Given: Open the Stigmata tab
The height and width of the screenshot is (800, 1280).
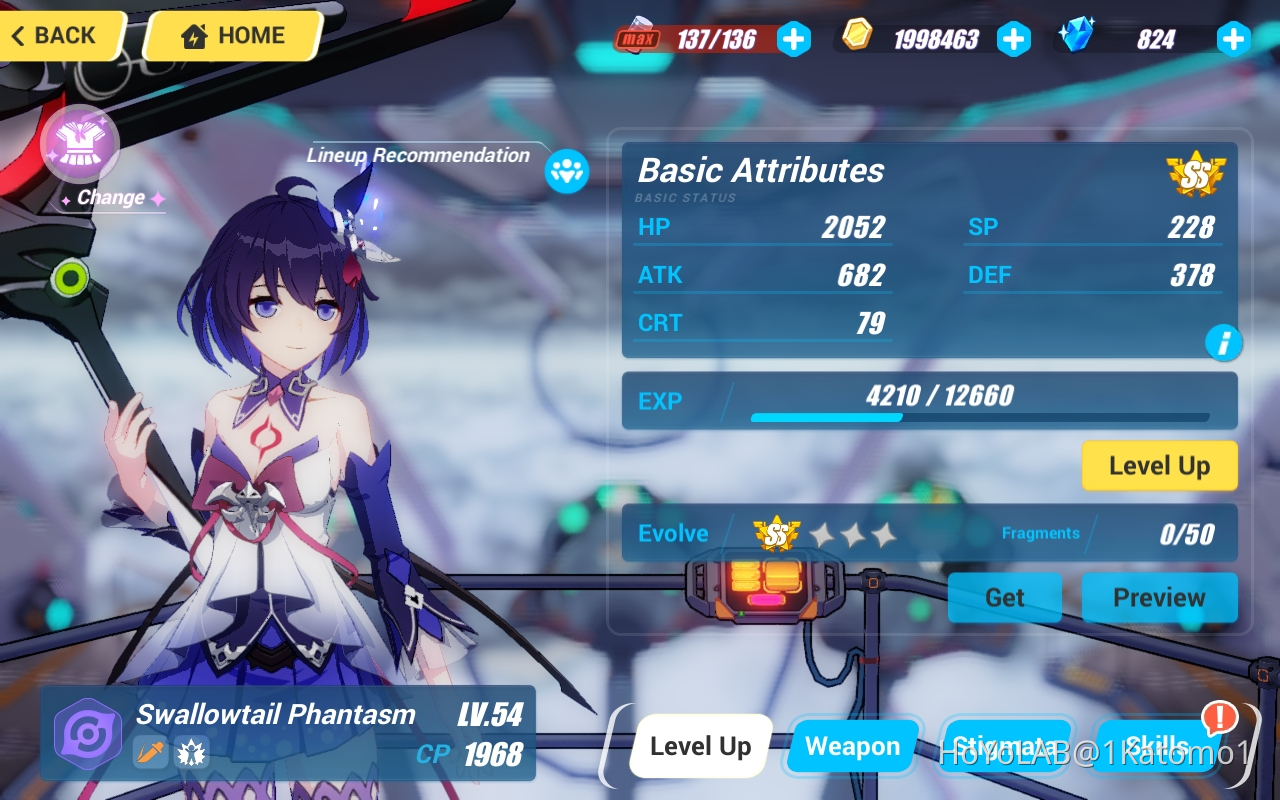Looking at the screenshot, I should coord(1009,746).
